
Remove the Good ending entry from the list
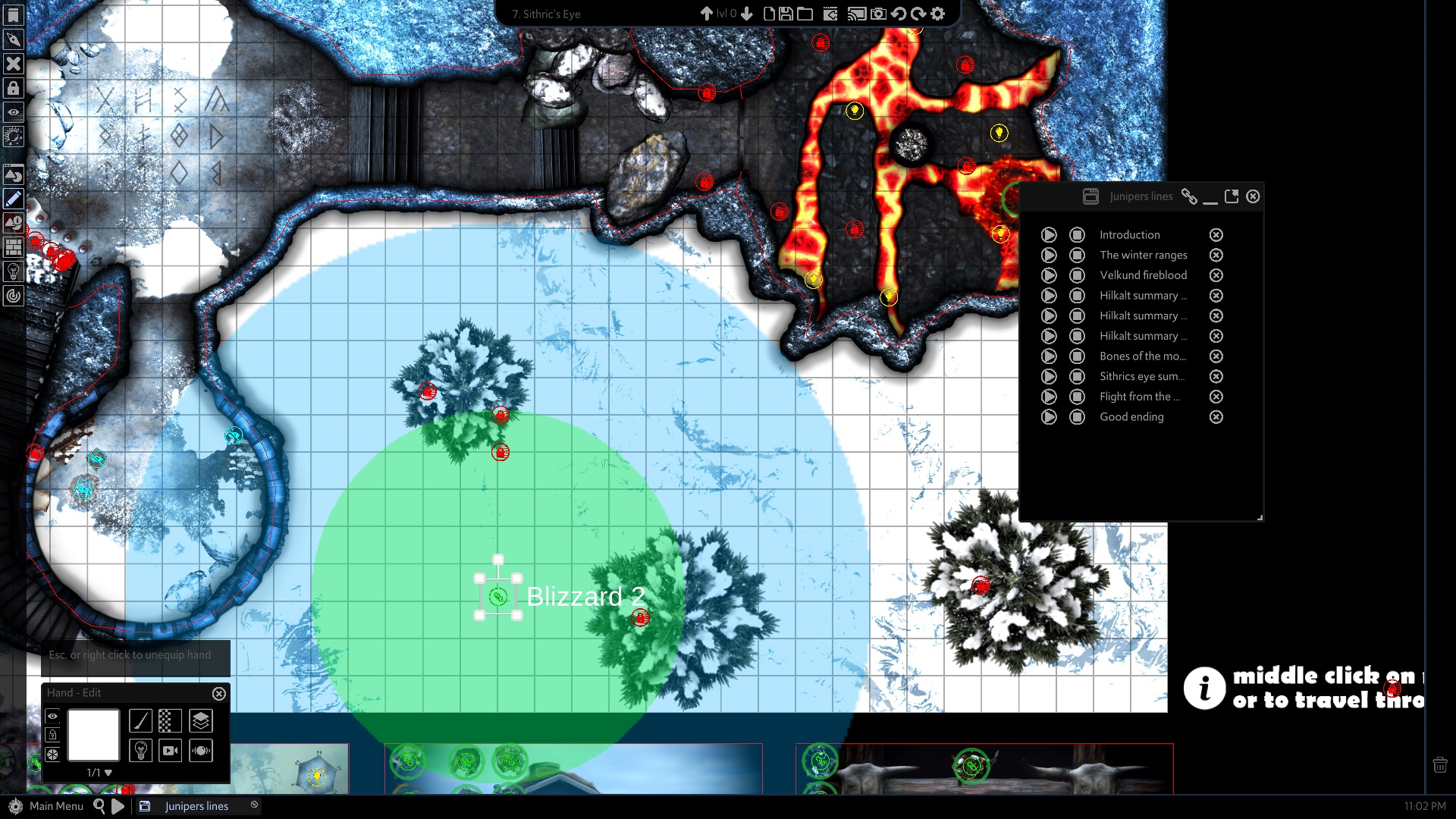coord(1216,417)
